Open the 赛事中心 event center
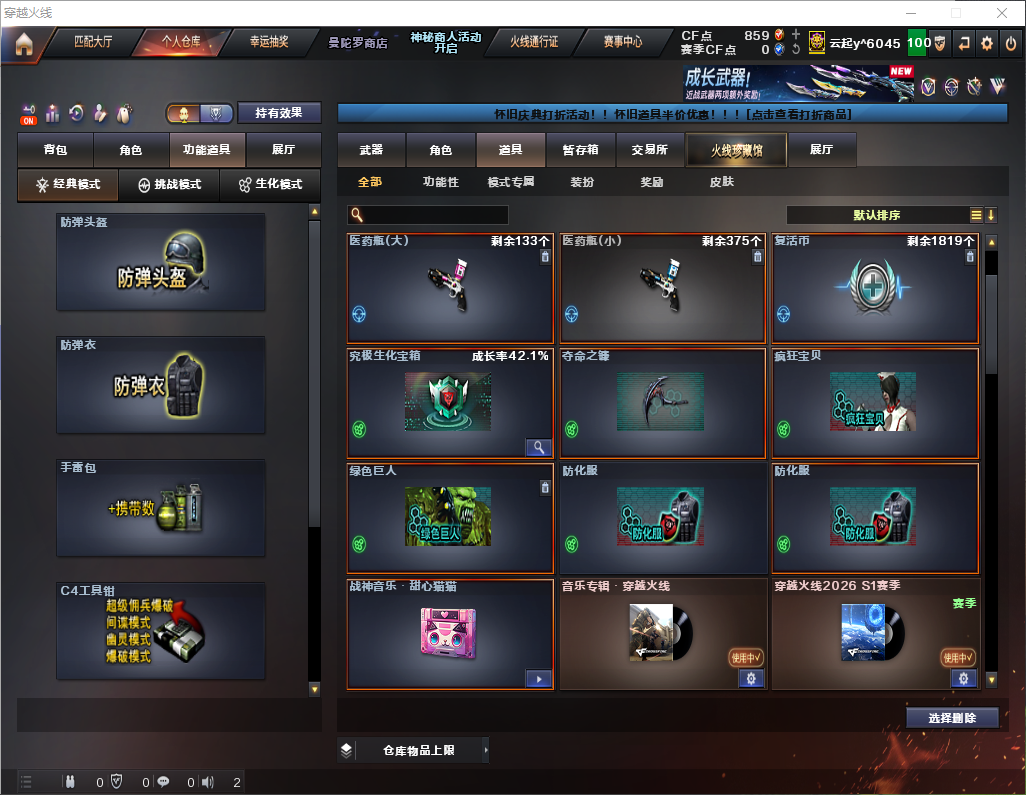The height and width of the screenshot is (795, 1026). [x=622, y=42]
